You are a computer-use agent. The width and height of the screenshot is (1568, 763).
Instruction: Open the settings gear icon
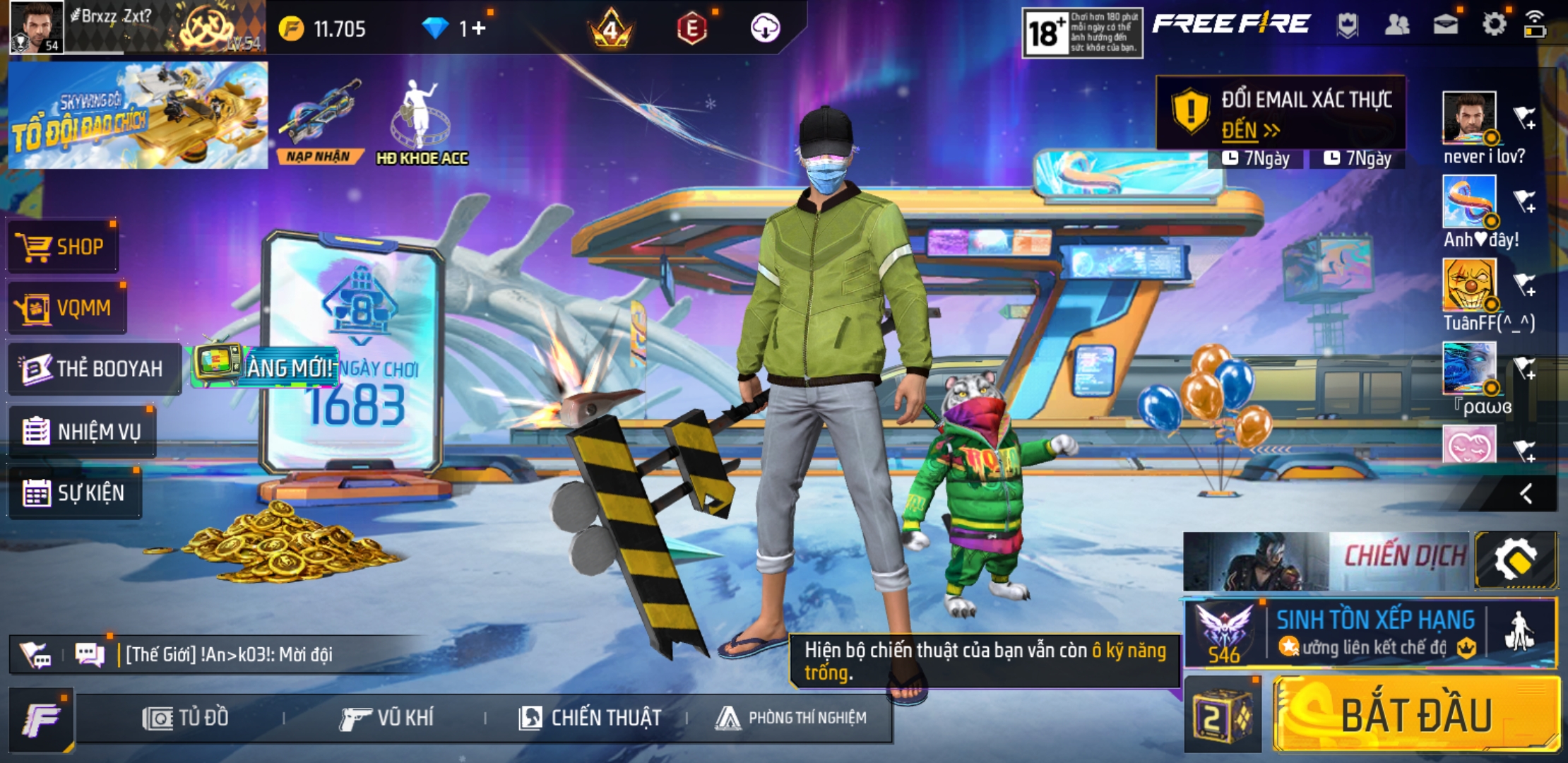1494,25
